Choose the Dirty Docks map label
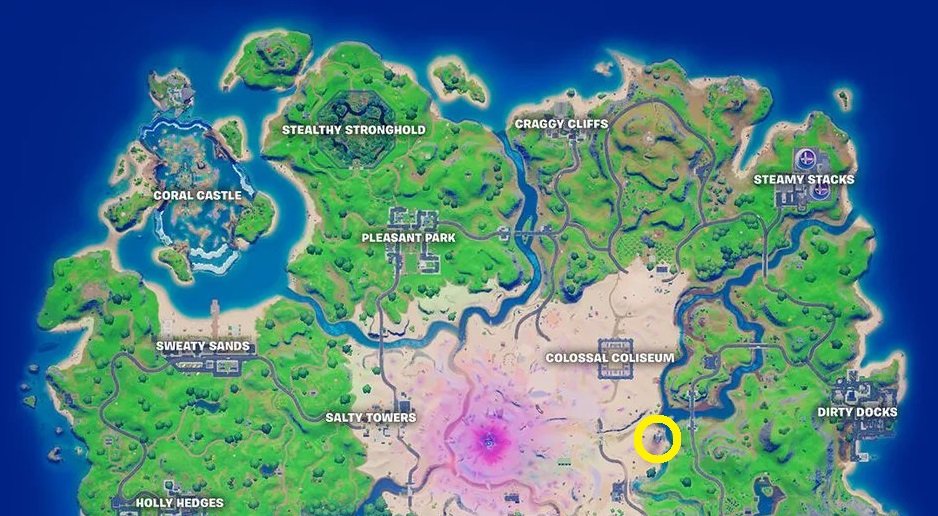 (x=857, y=412)
